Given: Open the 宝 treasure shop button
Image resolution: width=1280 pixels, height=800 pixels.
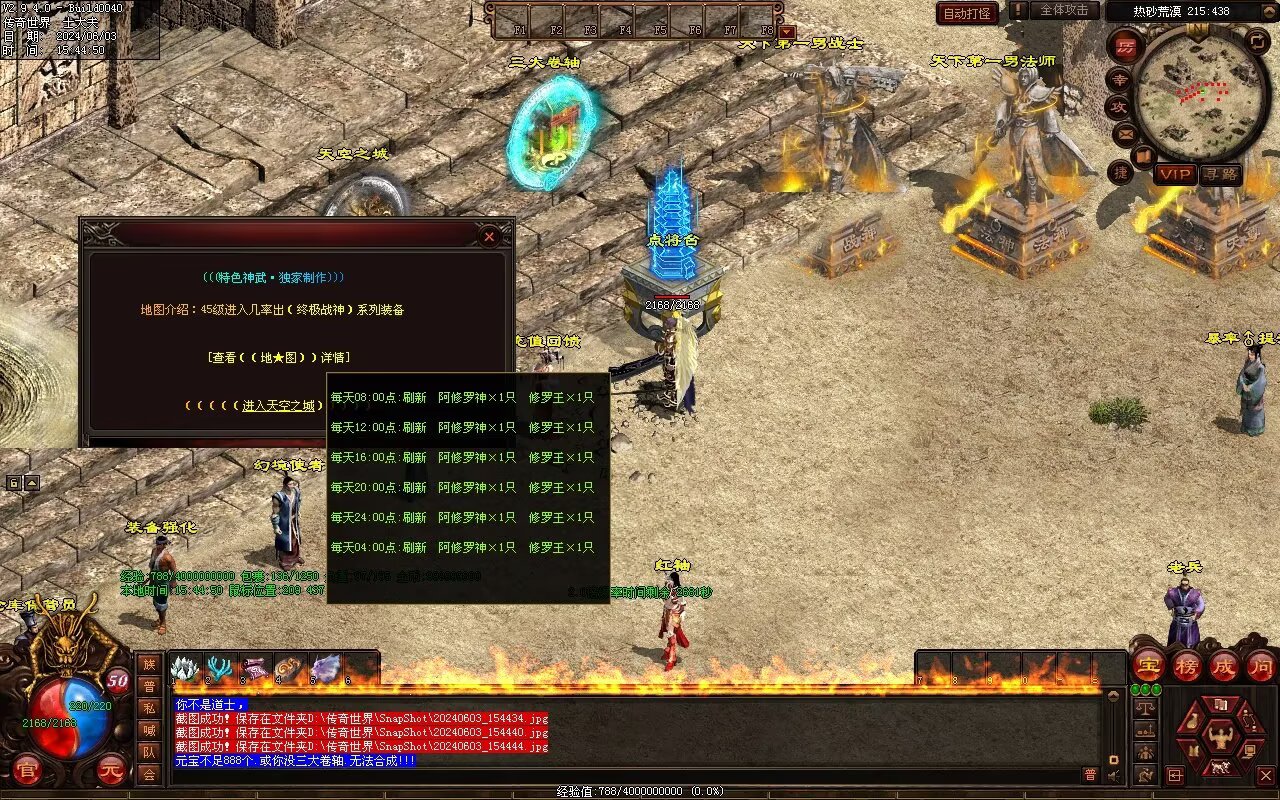Looking at the screenshot, I should tap(1148, 665).
